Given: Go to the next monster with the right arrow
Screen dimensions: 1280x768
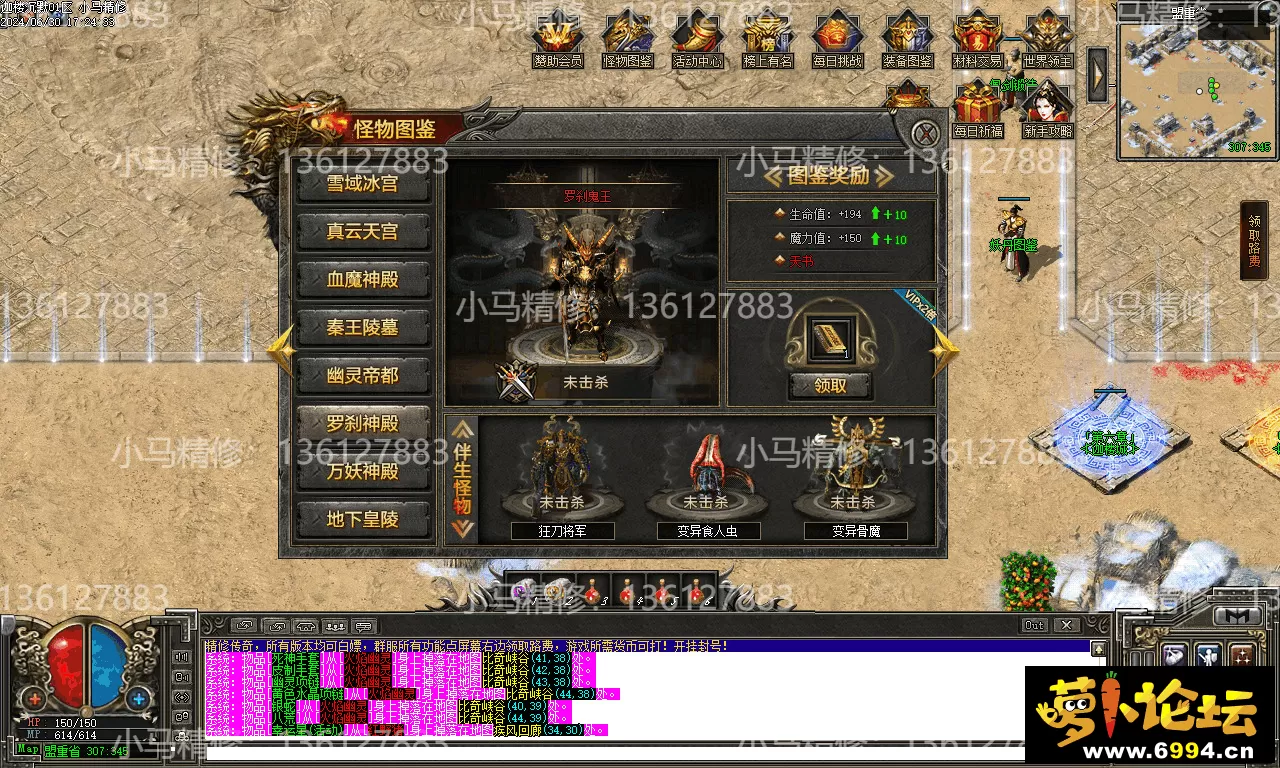Looking at the screenshot, I should click(944, 350).
